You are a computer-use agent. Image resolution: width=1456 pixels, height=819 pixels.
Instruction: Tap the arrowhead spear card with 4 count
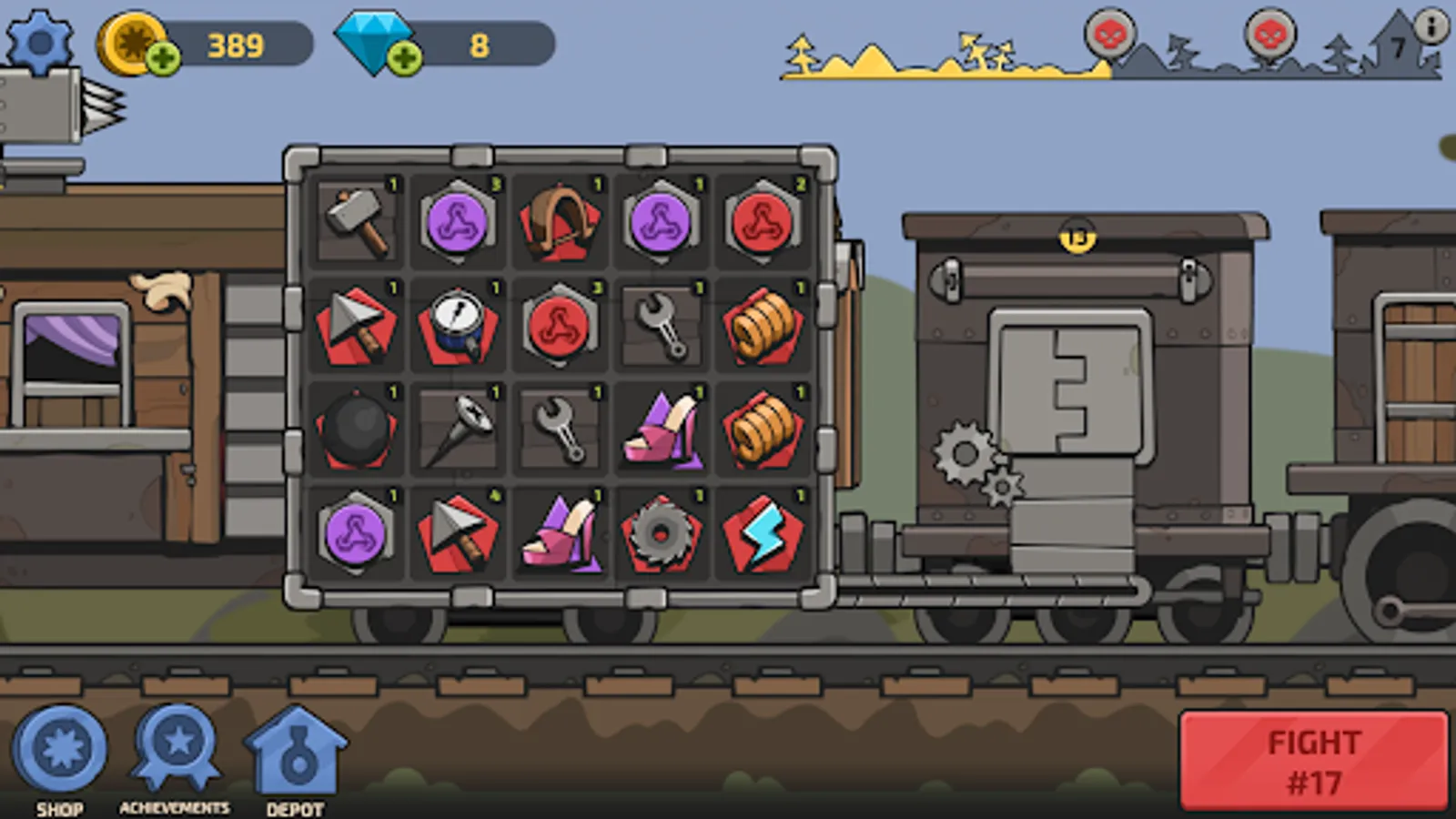coord(457,531)
